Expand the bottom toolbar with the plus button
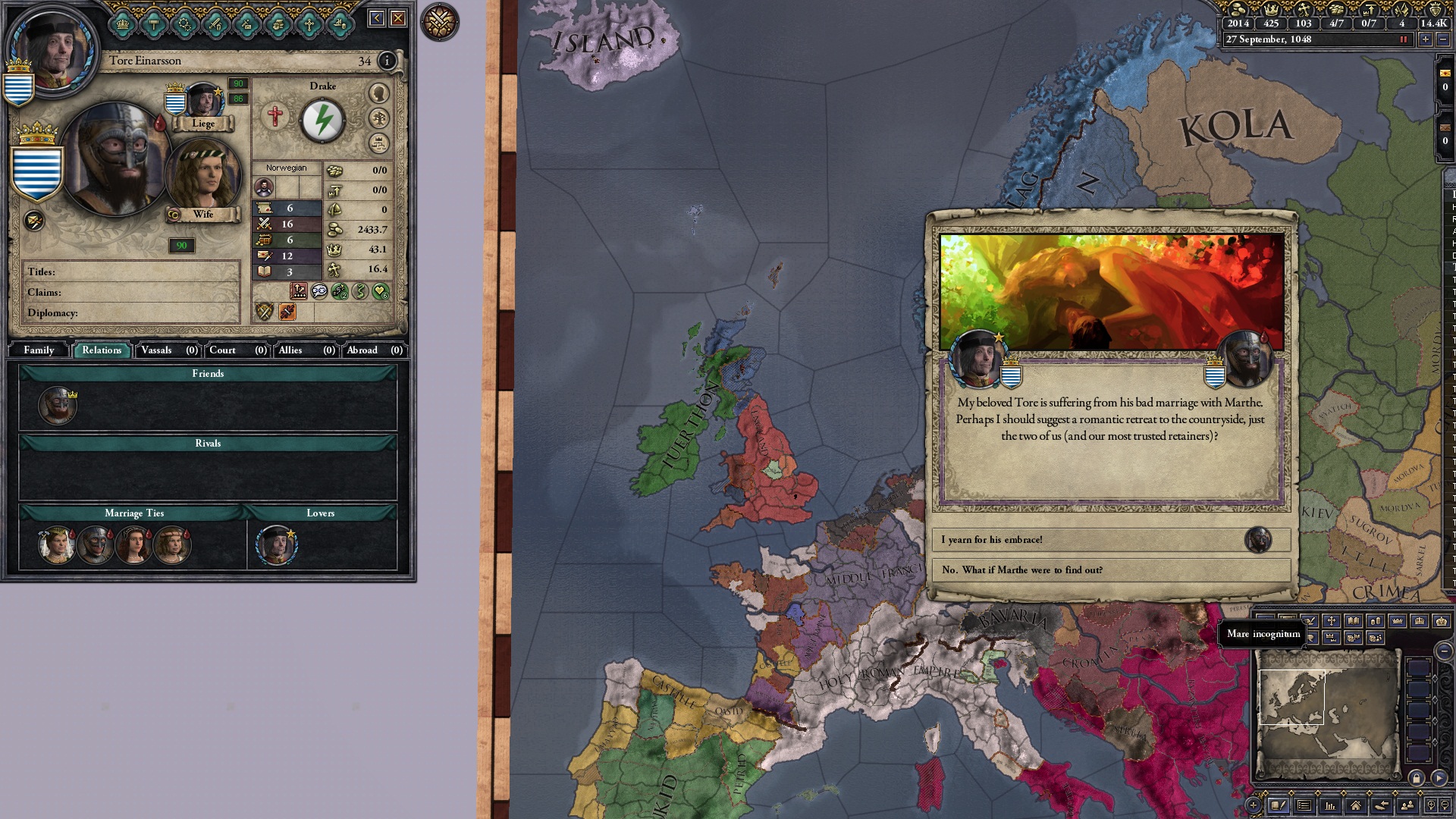1456x819 pixels. [x=1254, y=805]
